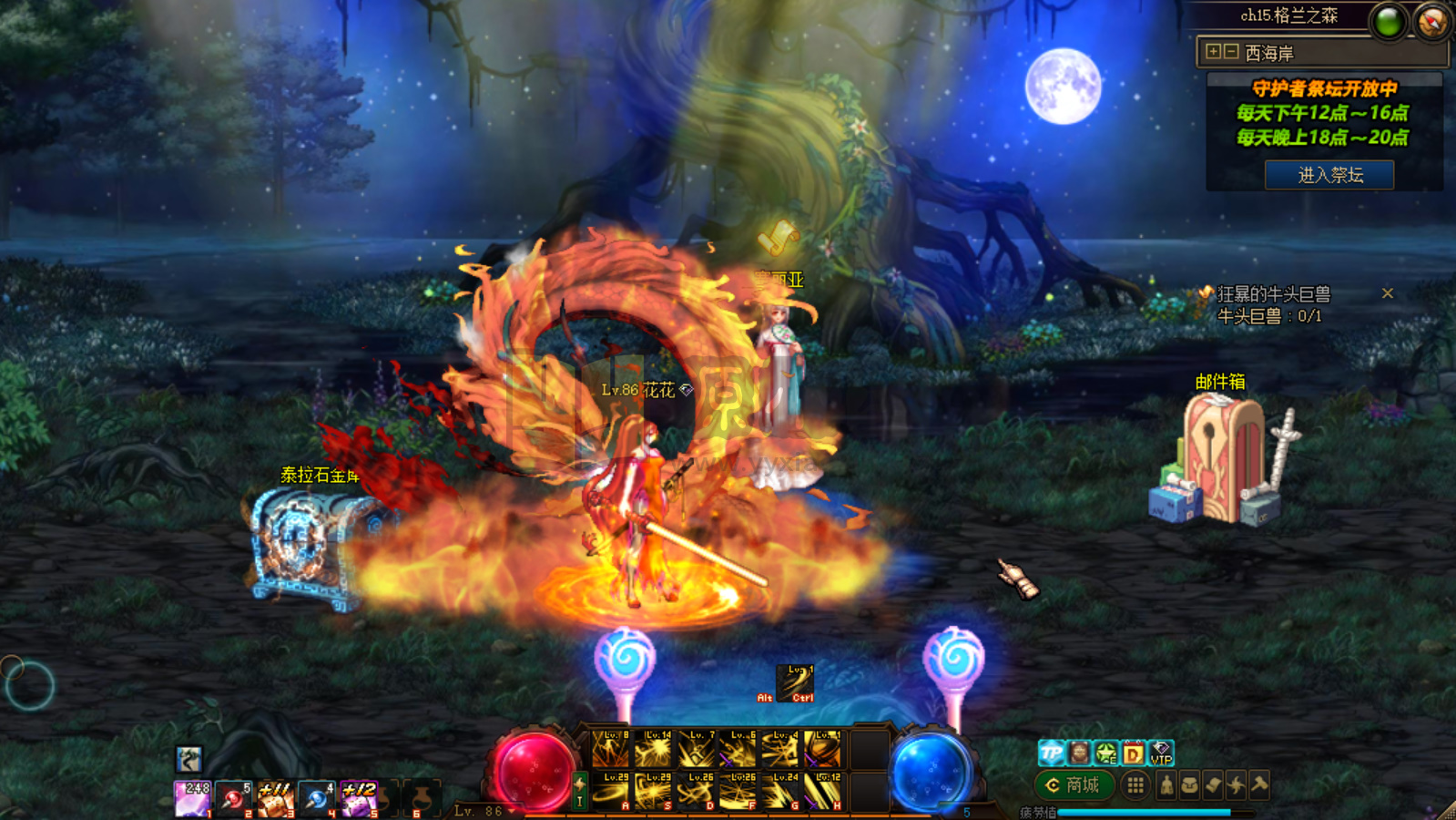The image size is (1456, 820).
Task: Close the 狂暴的牛头巨兽 quest tracker
Action: [x=1387, y=293]
